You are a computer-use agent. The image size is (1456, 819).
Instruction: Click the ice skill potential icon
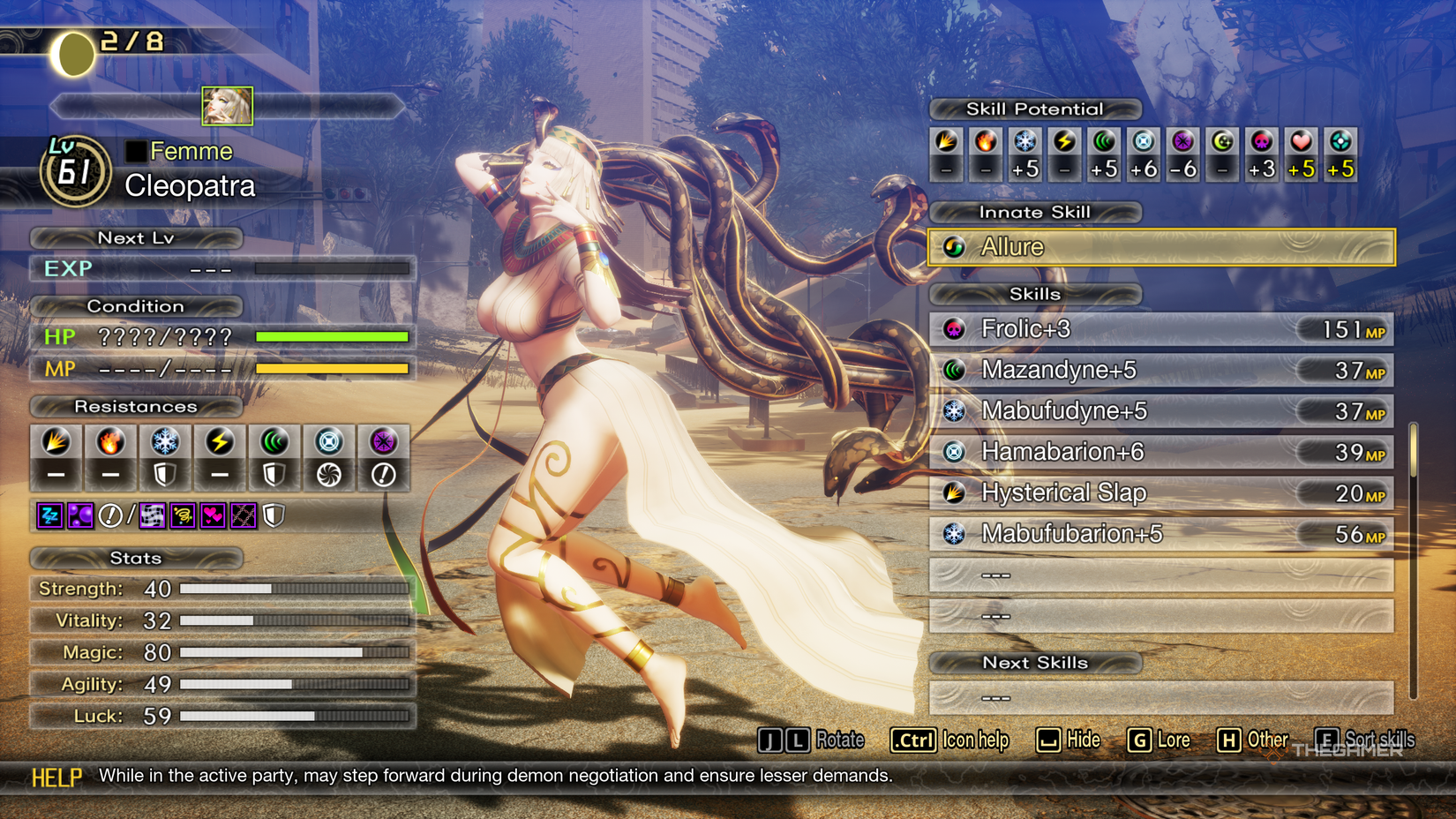pyautogui.click(x=1025, y=142)
